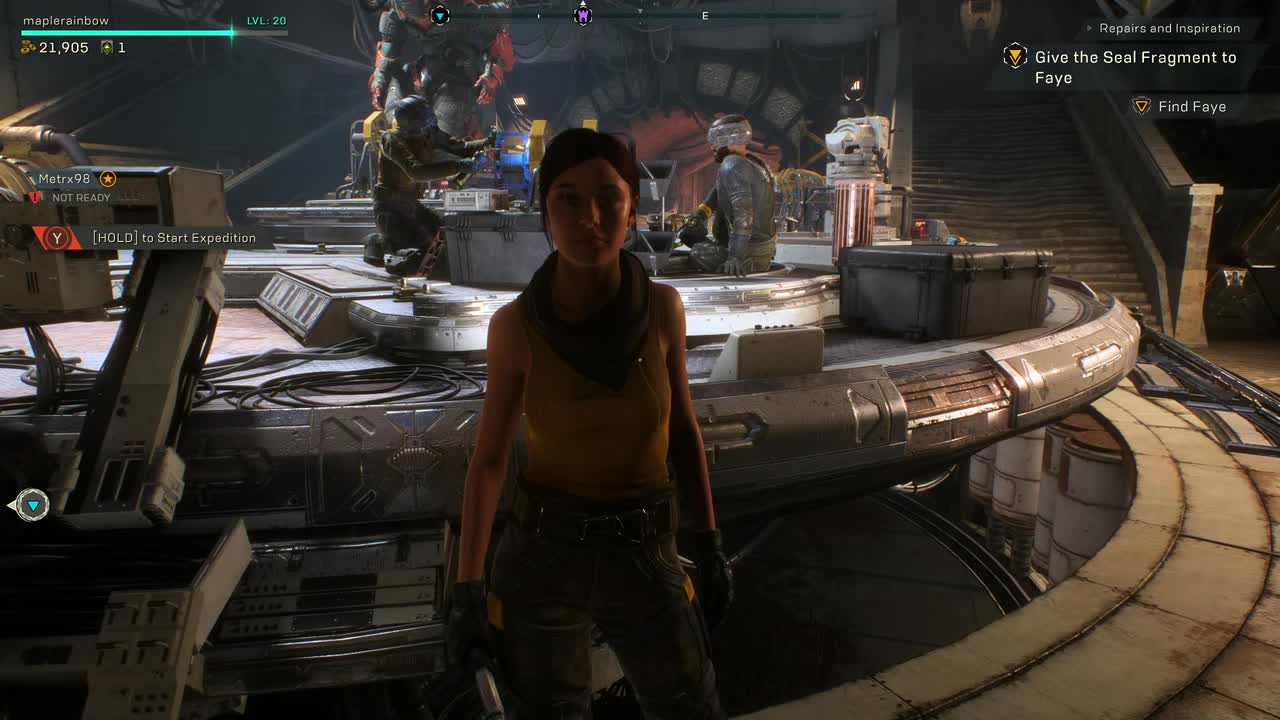Viewport: 1280px width, 720px height.
Task: Select the cyan off-screen waypoint indicator
Action: pyautogui.click(x=32, y=505)
